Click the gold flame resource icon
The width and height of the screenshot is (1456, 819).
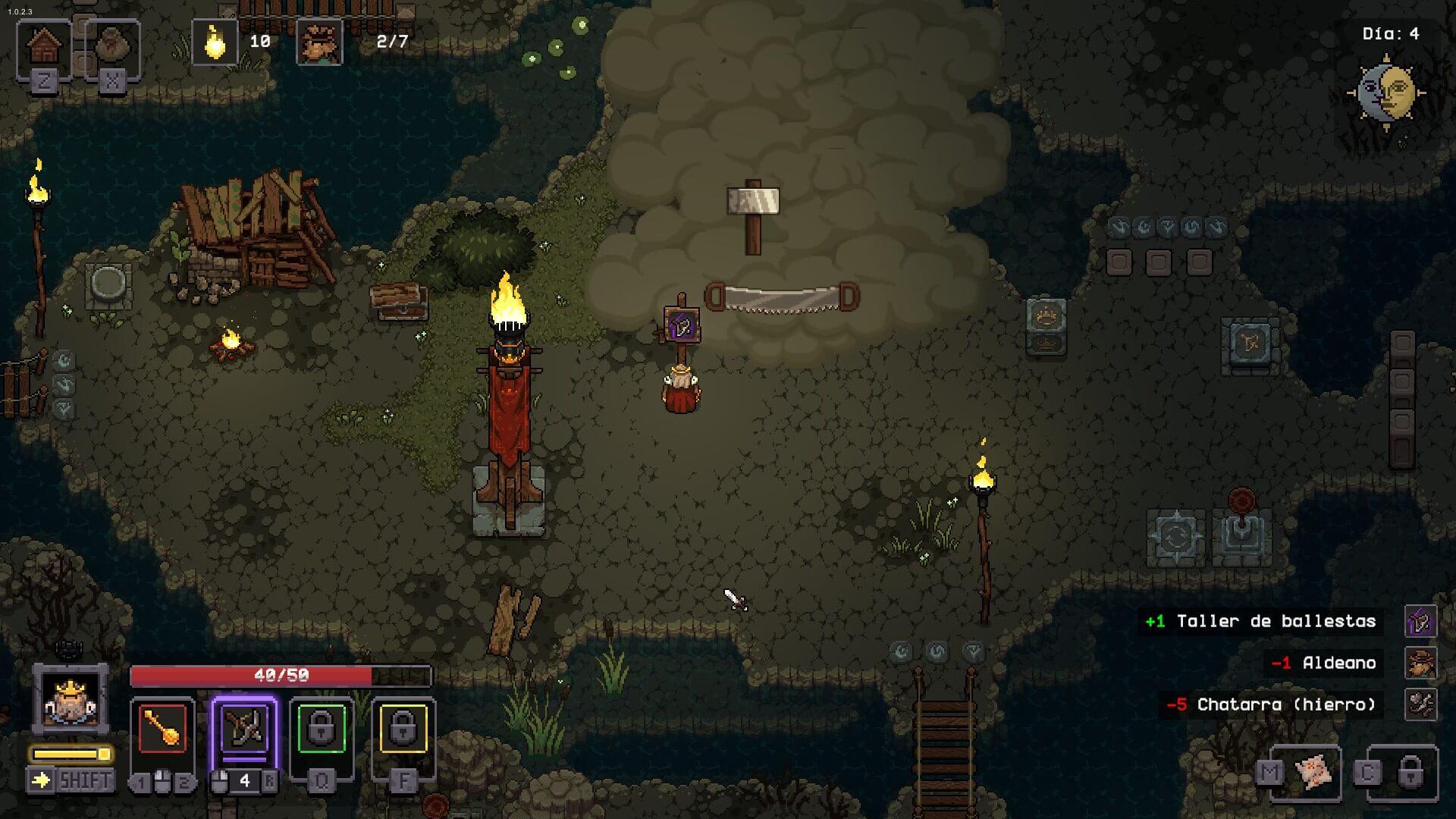[215, 42]
